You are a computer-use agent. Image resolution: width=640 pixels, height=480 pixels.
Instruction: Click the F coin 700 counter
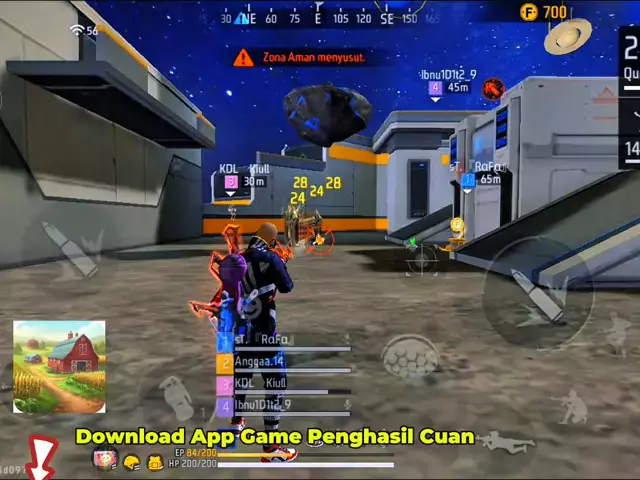click(x=543, y=12)
